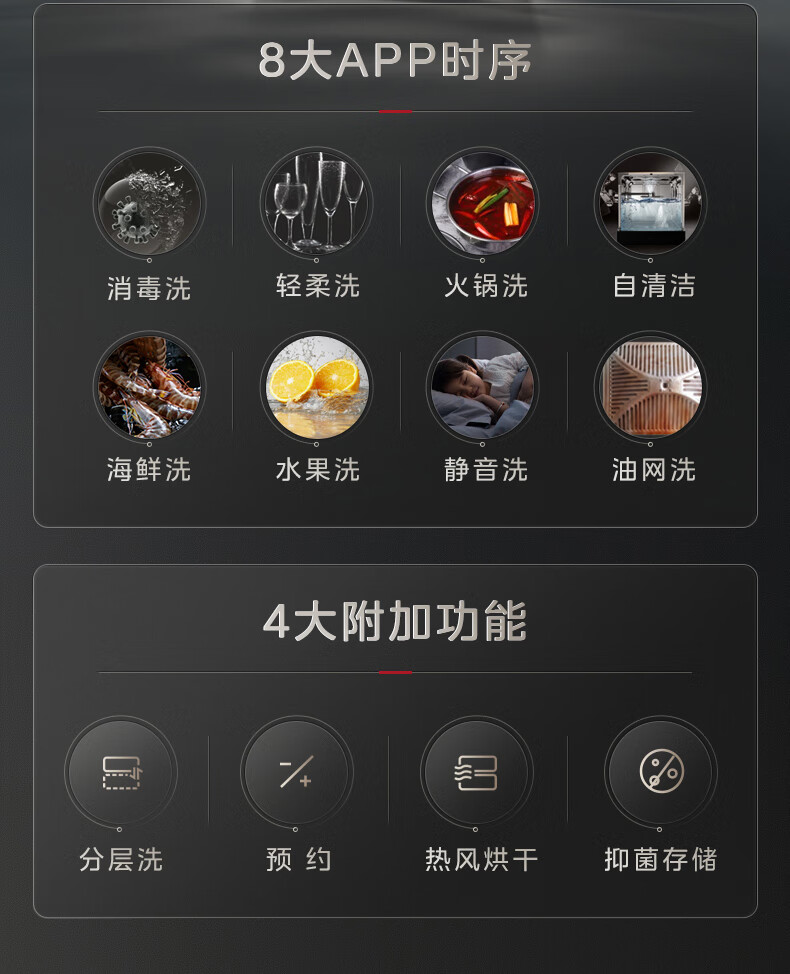Screen dimensions: 790x974
Task: Choose the 轻柔洗 glassware wash program
Action: [x=316, y=204]
